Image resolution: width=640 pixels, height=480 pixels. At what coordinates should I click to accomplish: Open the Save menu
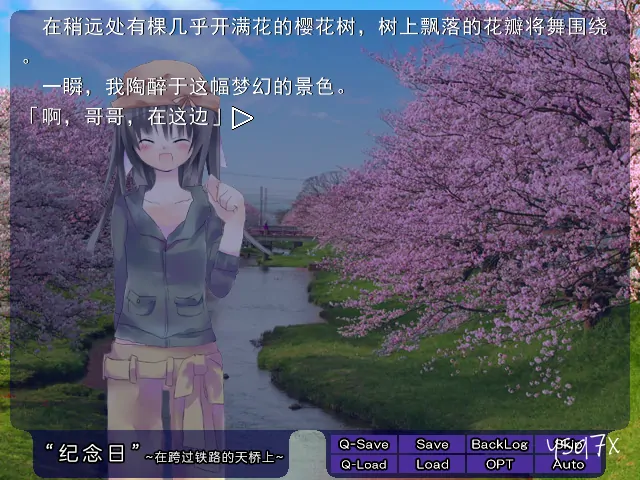(432, 444)
